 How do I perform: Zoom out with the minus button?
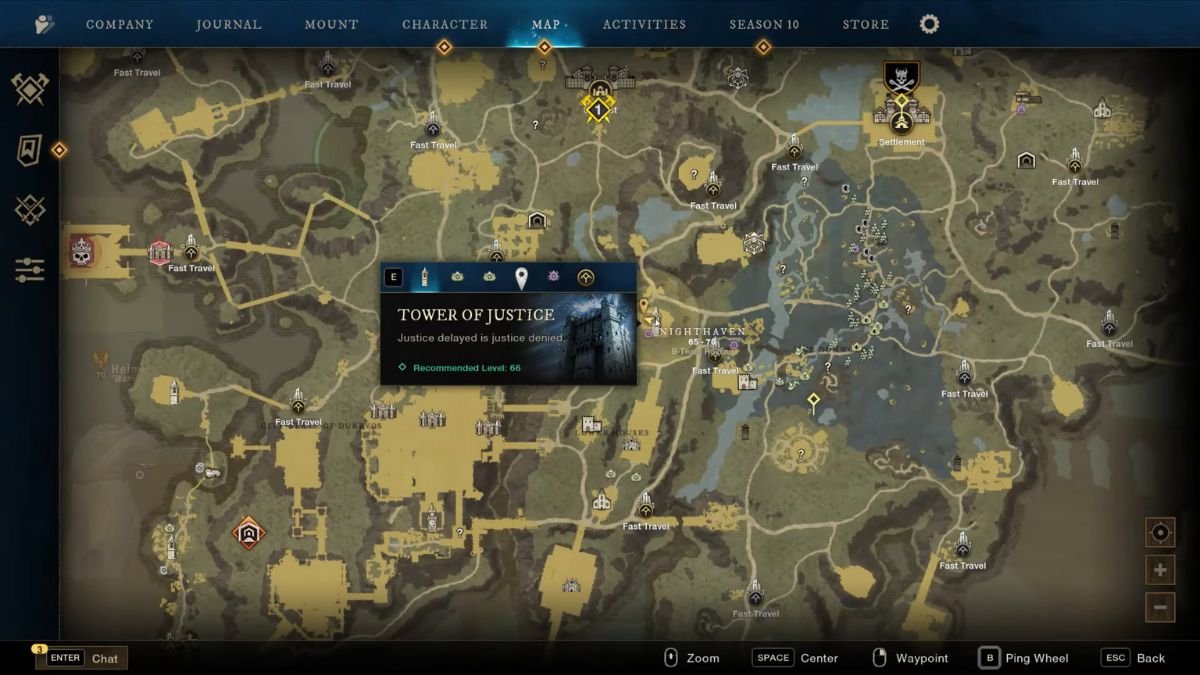point(1160,607)
